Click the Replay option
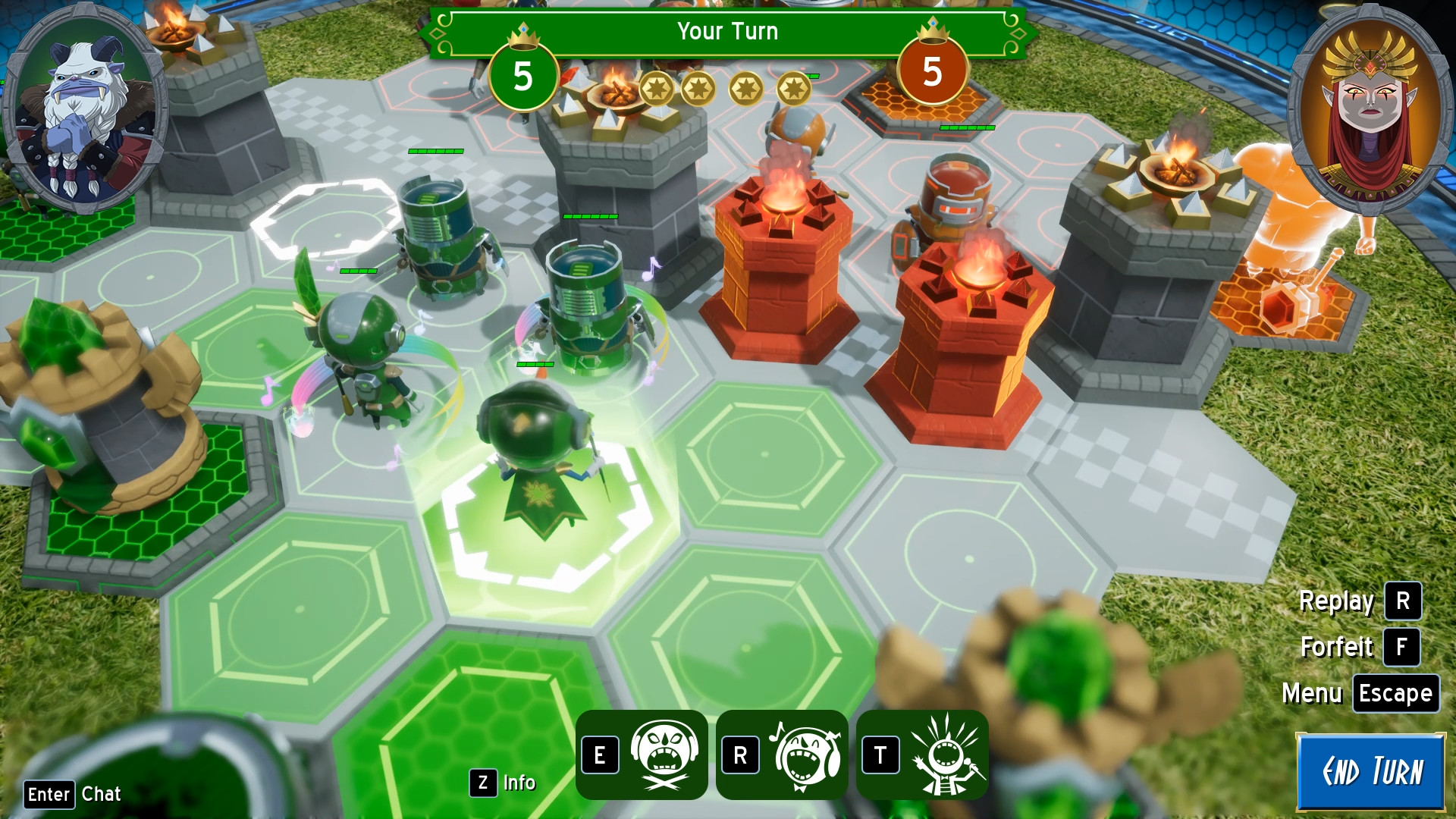 click(x=1337, y=601)
